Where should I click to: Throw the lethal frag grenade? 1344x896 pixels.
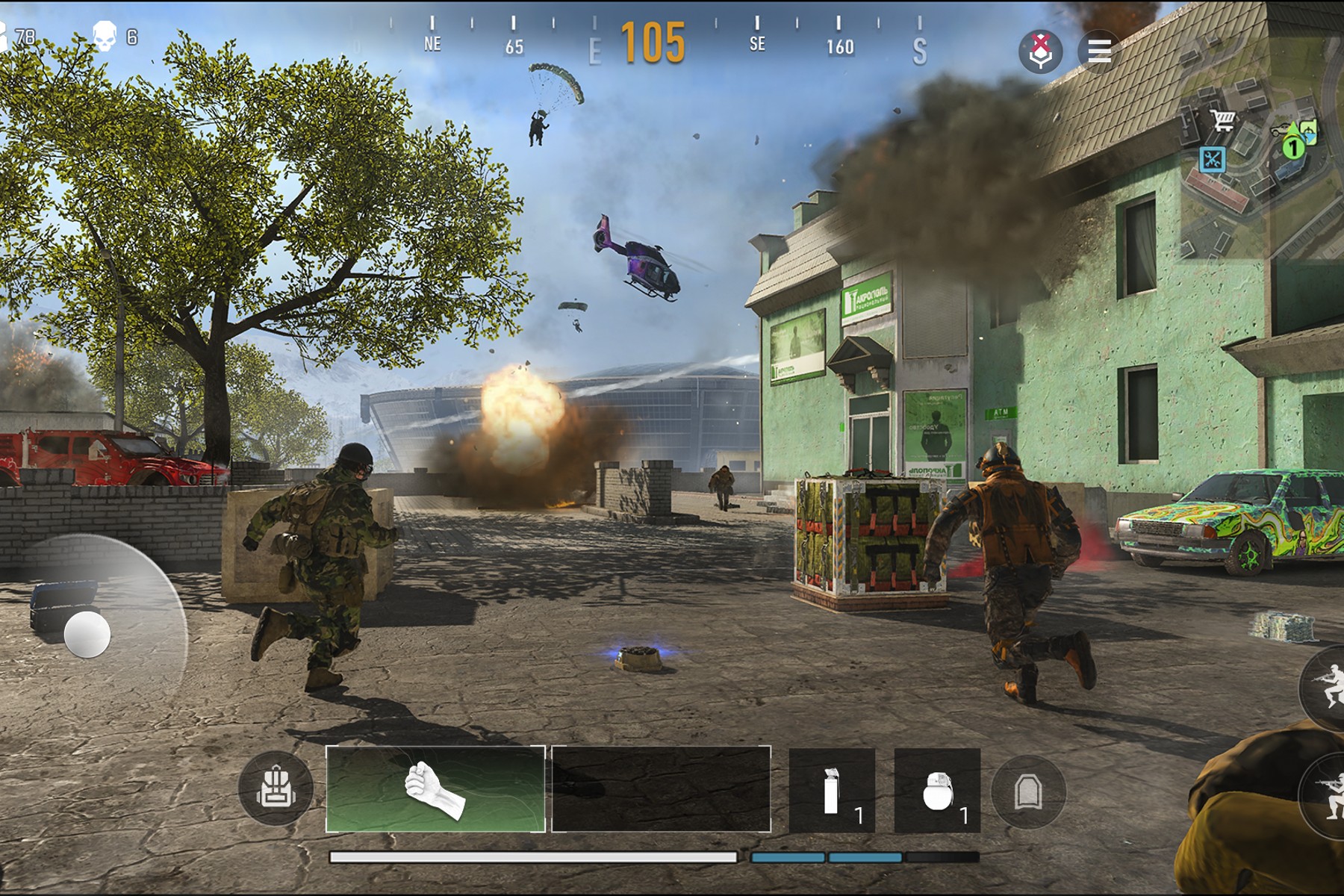(x=937, y=791)
